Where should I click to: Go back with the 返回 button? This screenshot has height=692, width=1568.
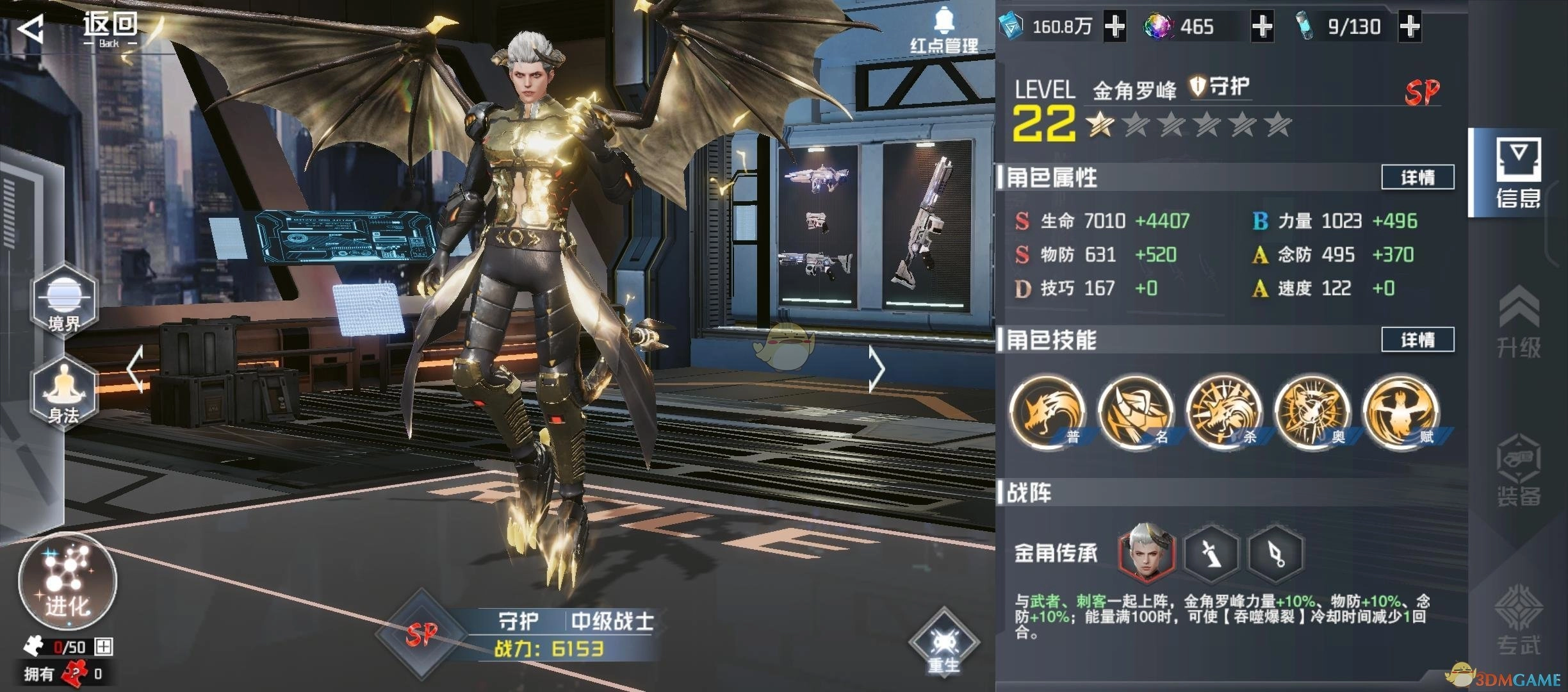click(77, 29)
